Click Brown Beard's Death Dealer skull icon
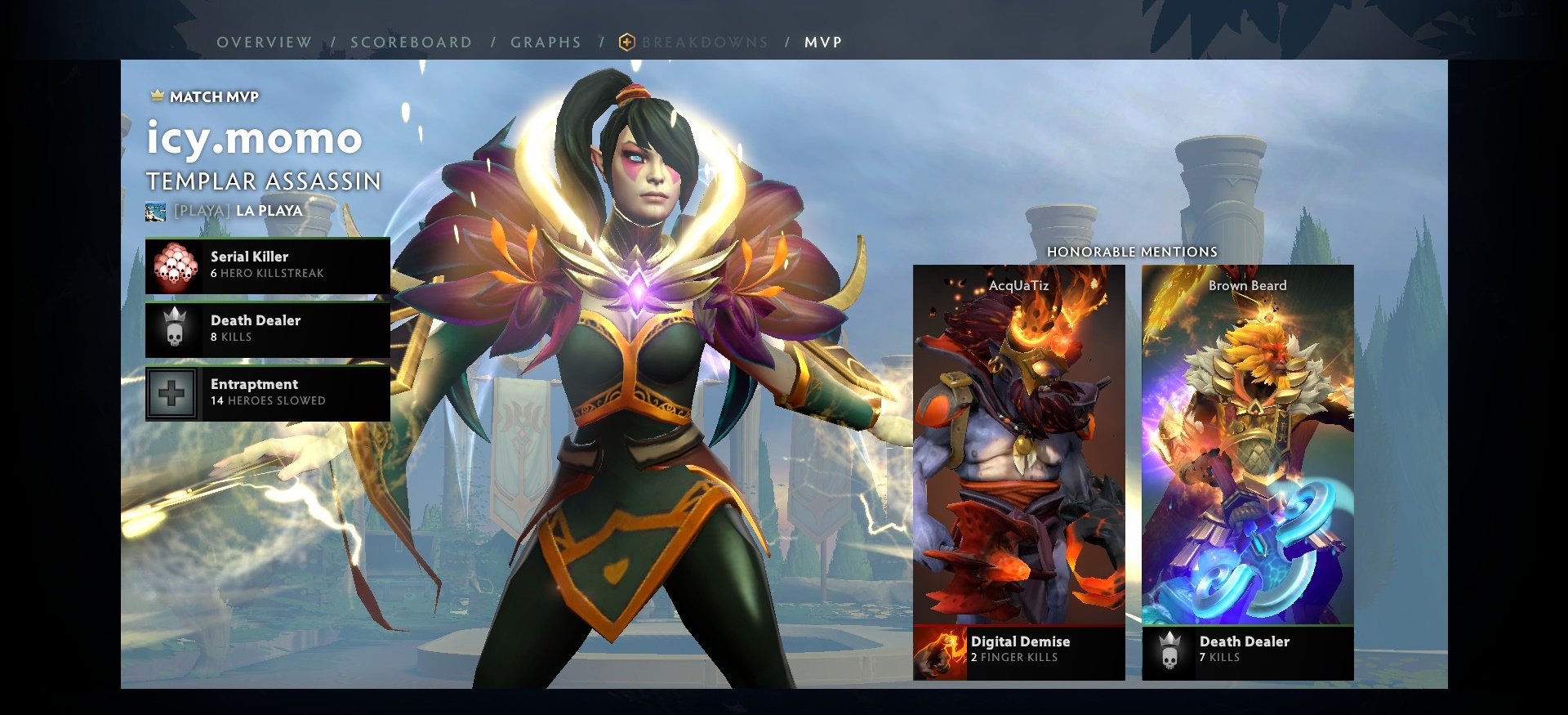The width and height of the screenshot is (1568, 715). 1171,650
